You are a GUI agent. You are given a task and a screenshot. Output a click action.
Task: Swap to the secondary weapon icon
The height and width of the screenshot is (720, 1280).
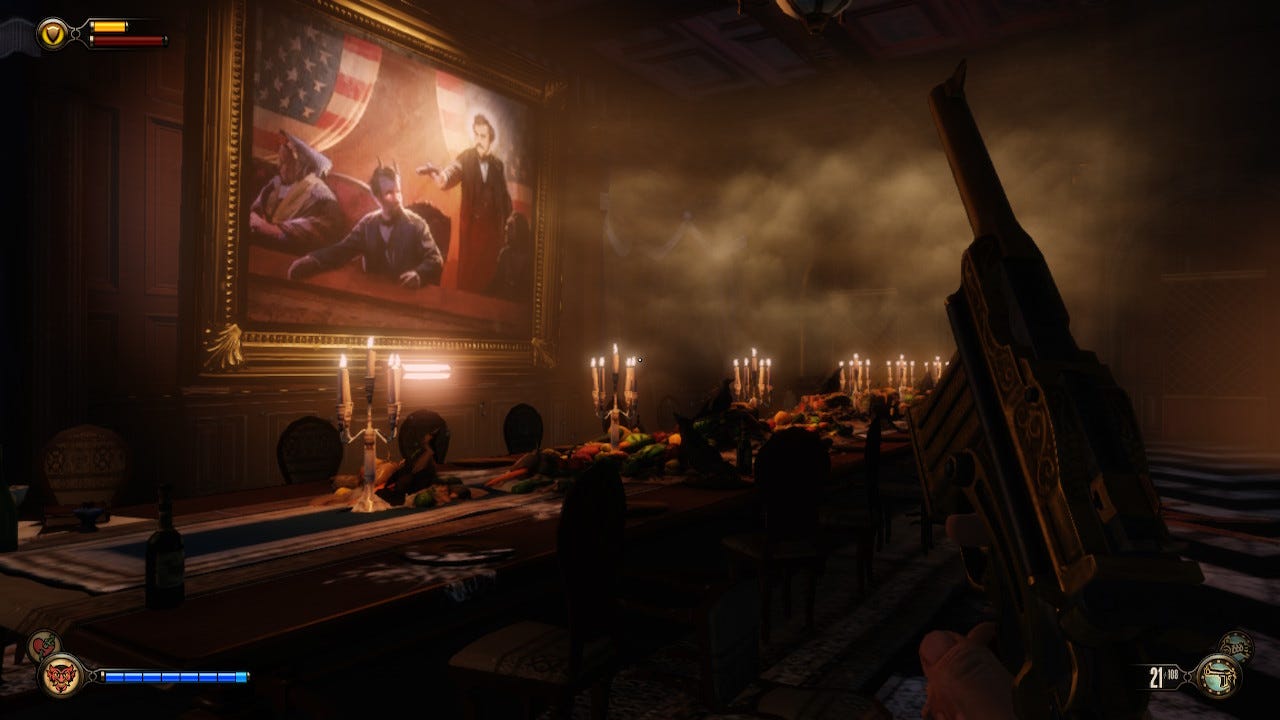[1236, 646]
